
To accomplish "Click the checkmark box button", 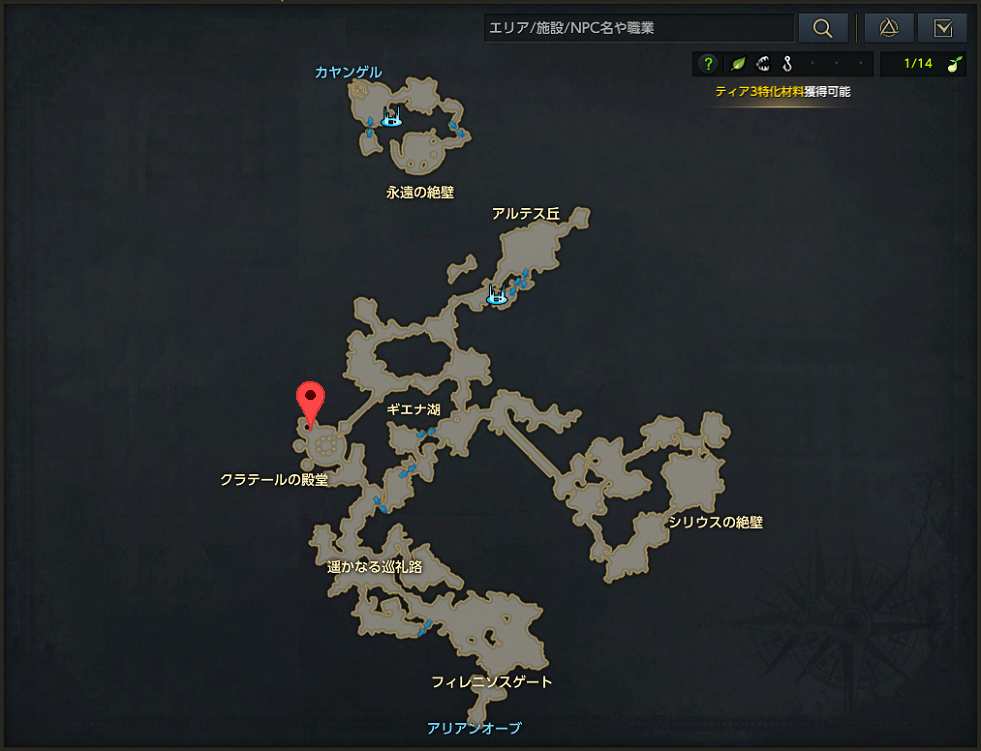I will (x=941, y=28).
